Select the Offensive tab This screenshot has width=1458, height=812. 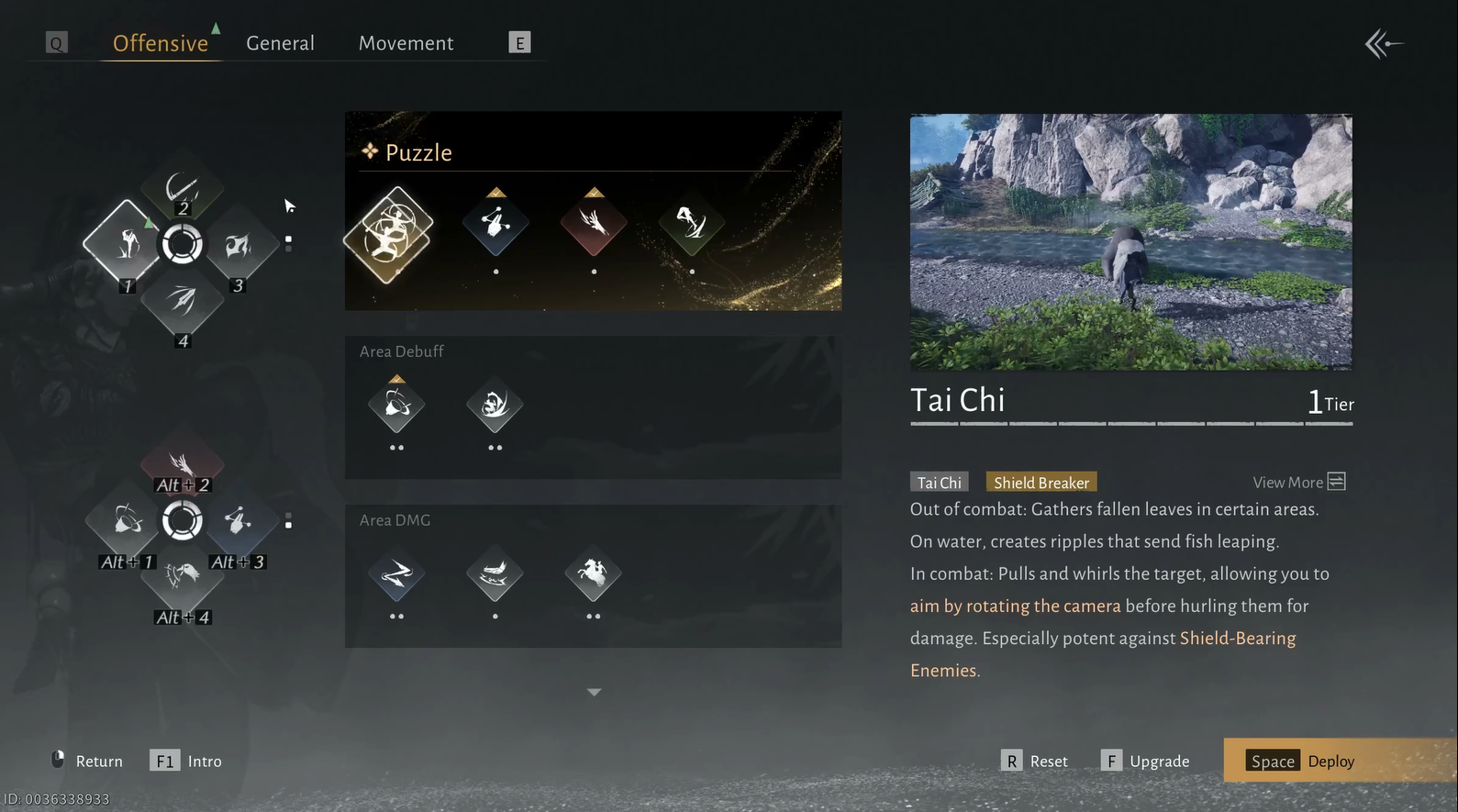tap(161, 43)
